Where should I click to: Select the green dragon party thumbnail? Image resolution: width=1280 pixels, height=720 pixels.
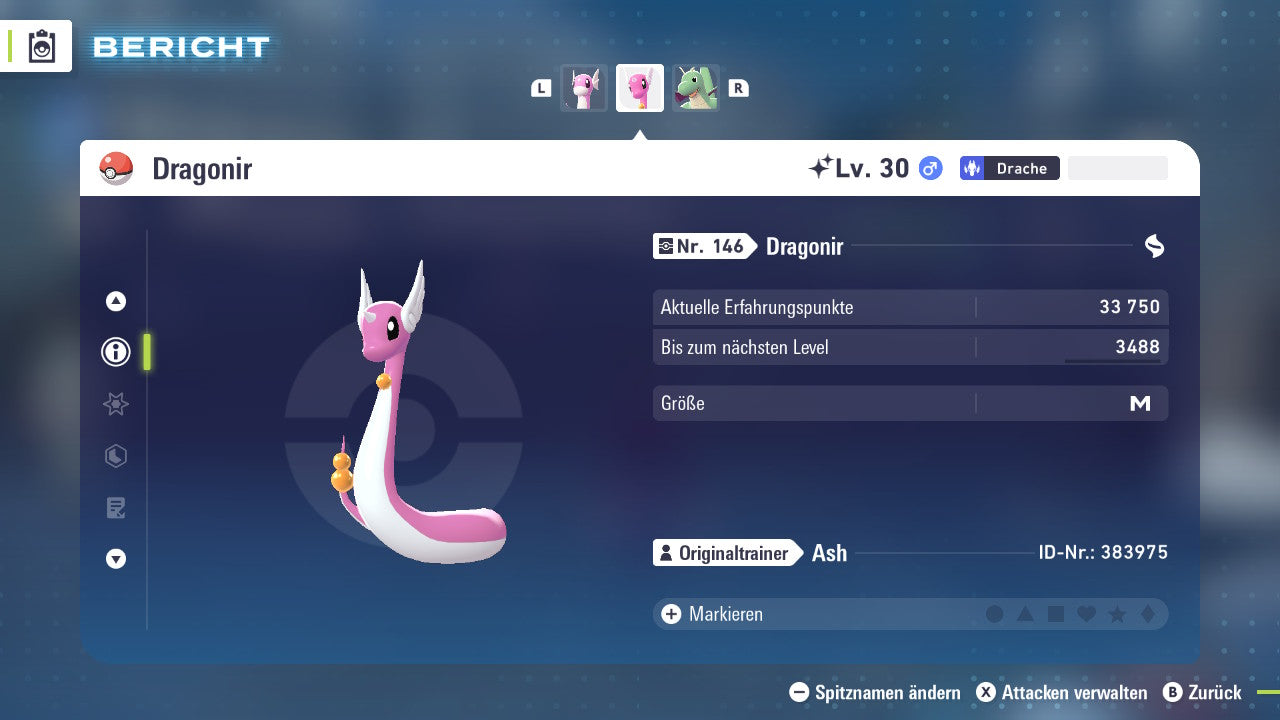click(696, 88)
